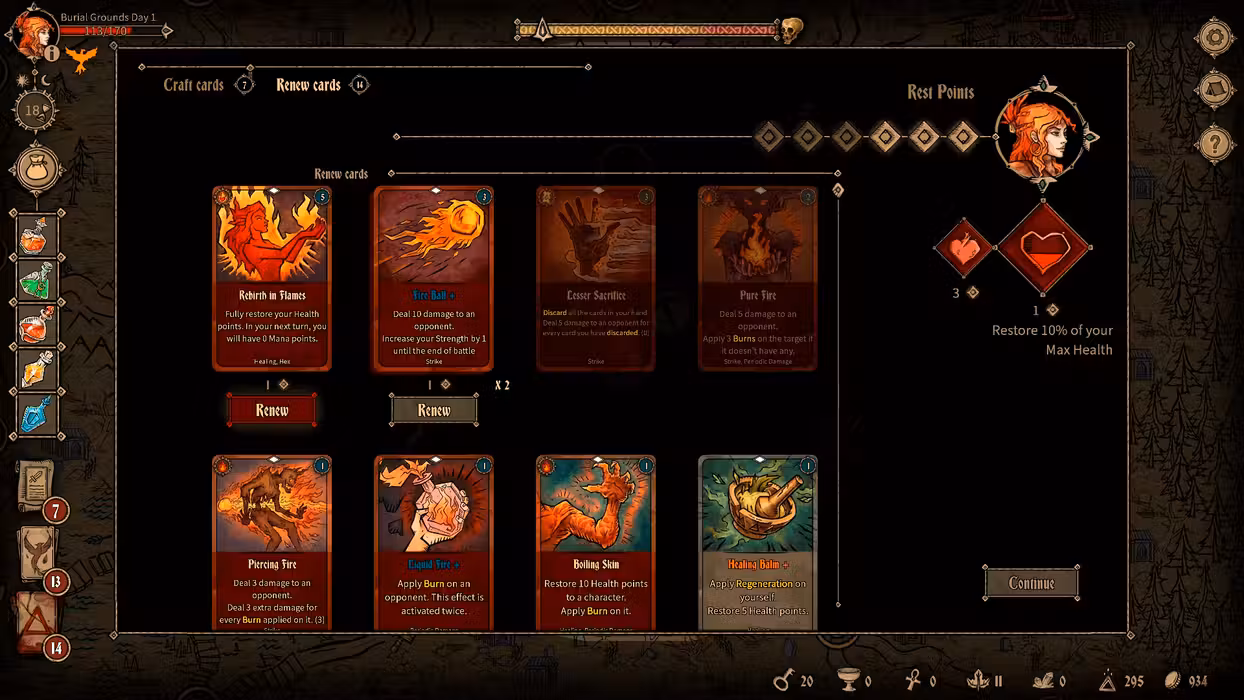Open the inventory bag
This screenshot has height=700, width=1244.
[x=38, y=167]
